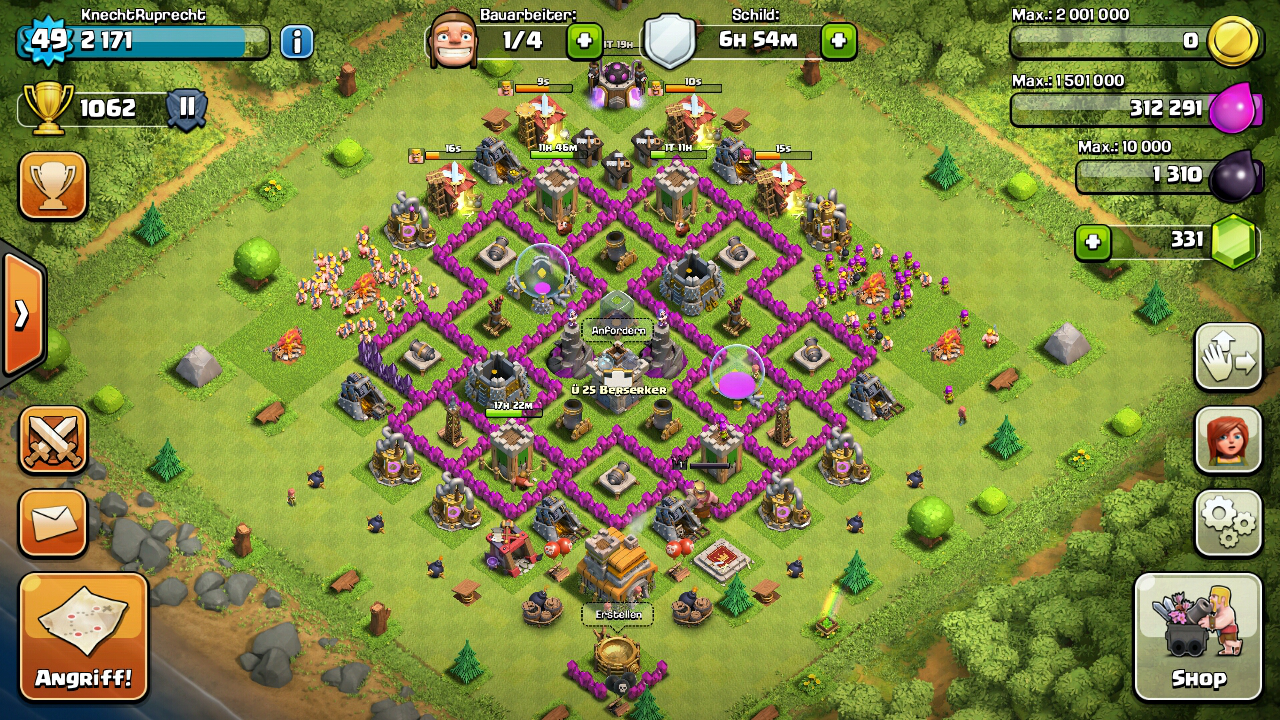Image resolution: width=1280 pixels, height=720 pixels.
Task: Open the crossed swords clan war button
Action: click(53, 440)
